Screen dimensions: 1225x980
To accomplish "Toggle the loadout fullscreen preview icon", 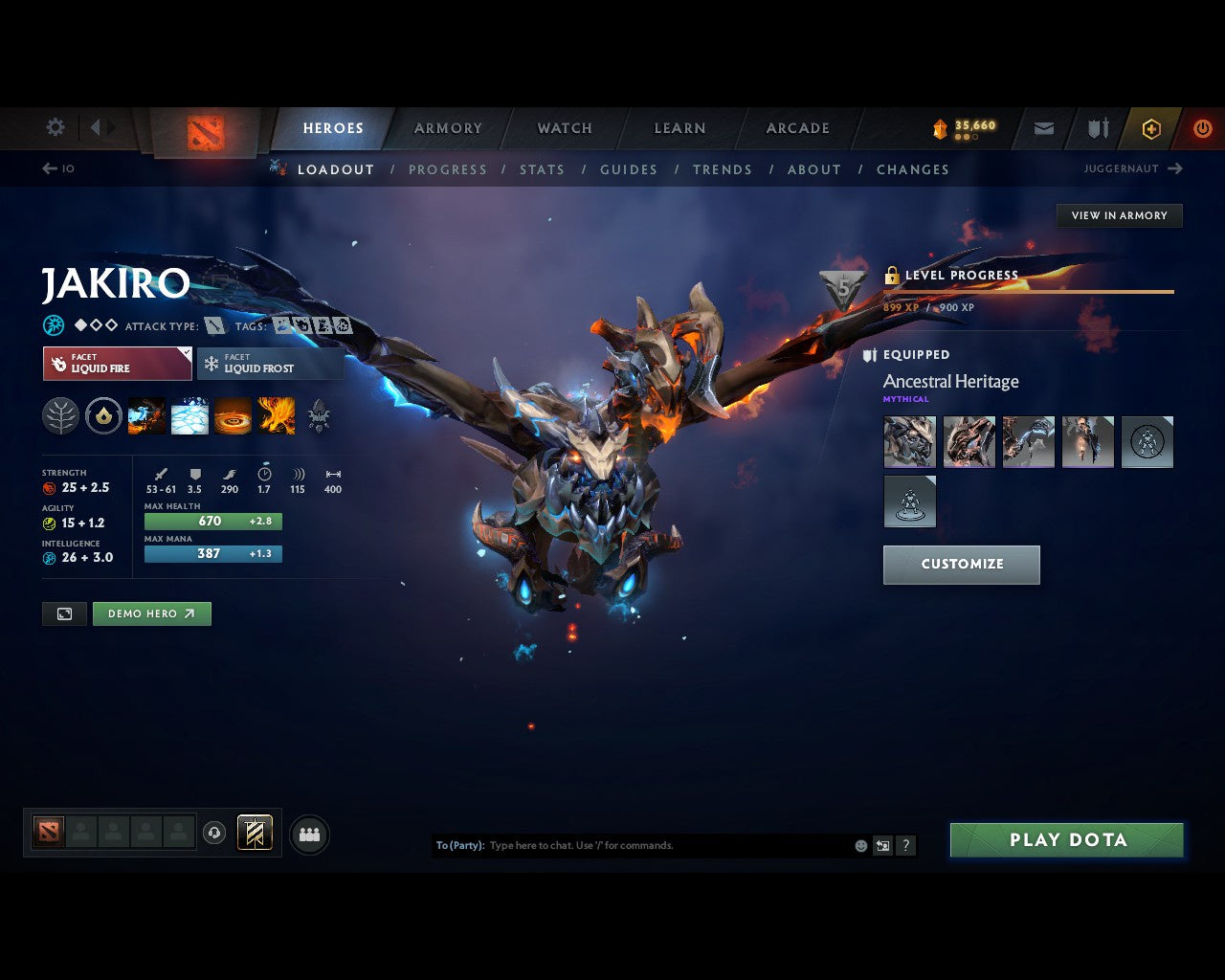I will [64, 613].
